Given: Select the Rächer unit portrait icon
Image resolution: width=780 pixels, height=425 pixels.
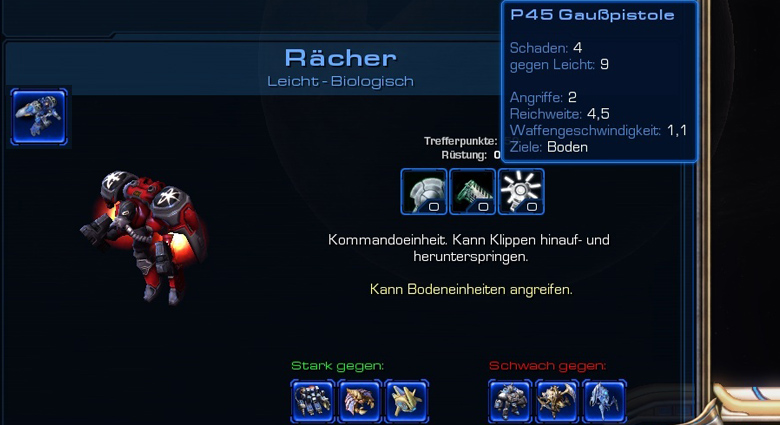Looking at the screenshot, I should 40,116.
